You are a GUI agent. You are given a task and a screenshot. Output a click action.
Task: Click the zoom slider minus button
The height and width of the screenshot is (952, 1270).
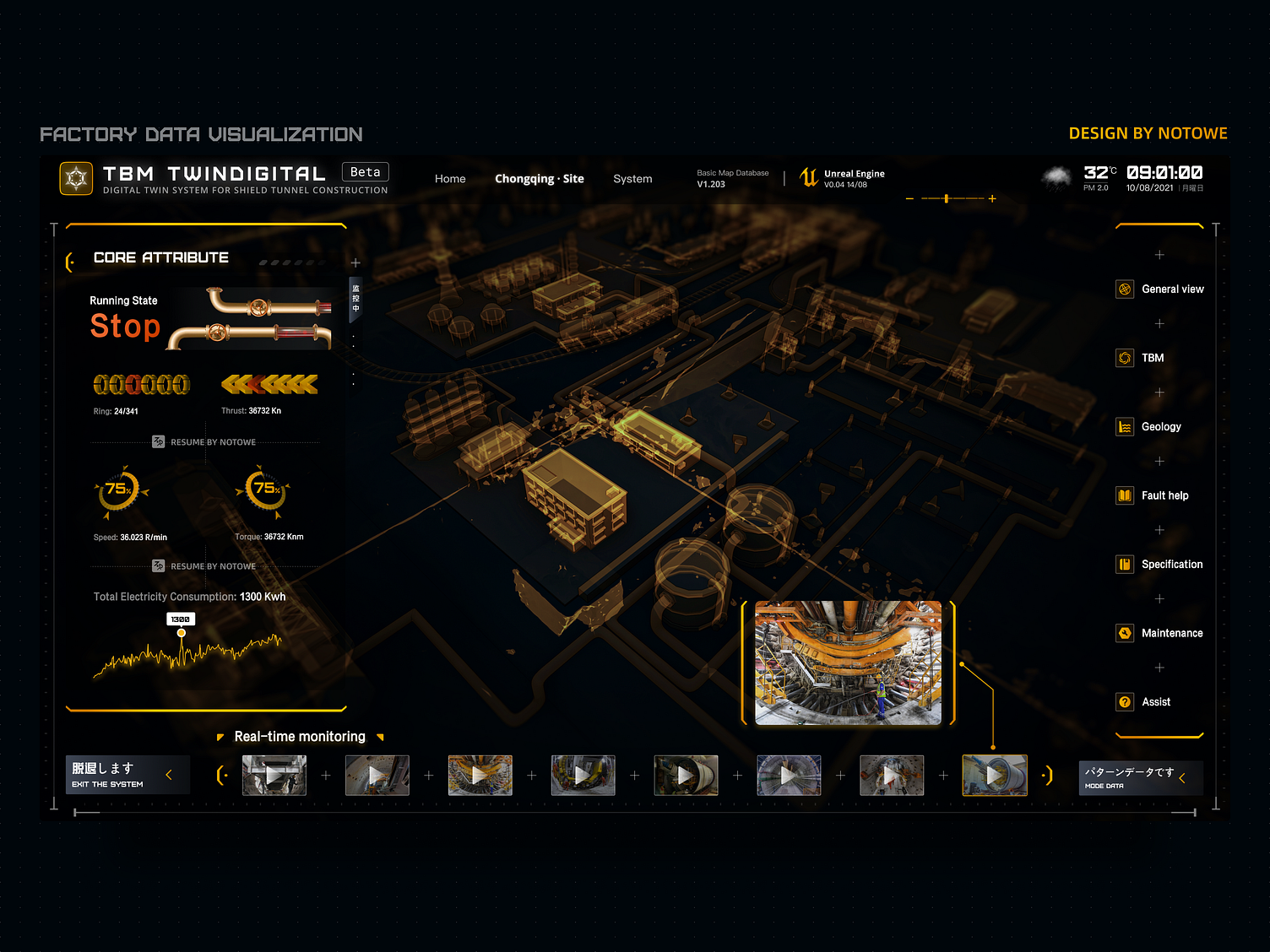point(909,199)
